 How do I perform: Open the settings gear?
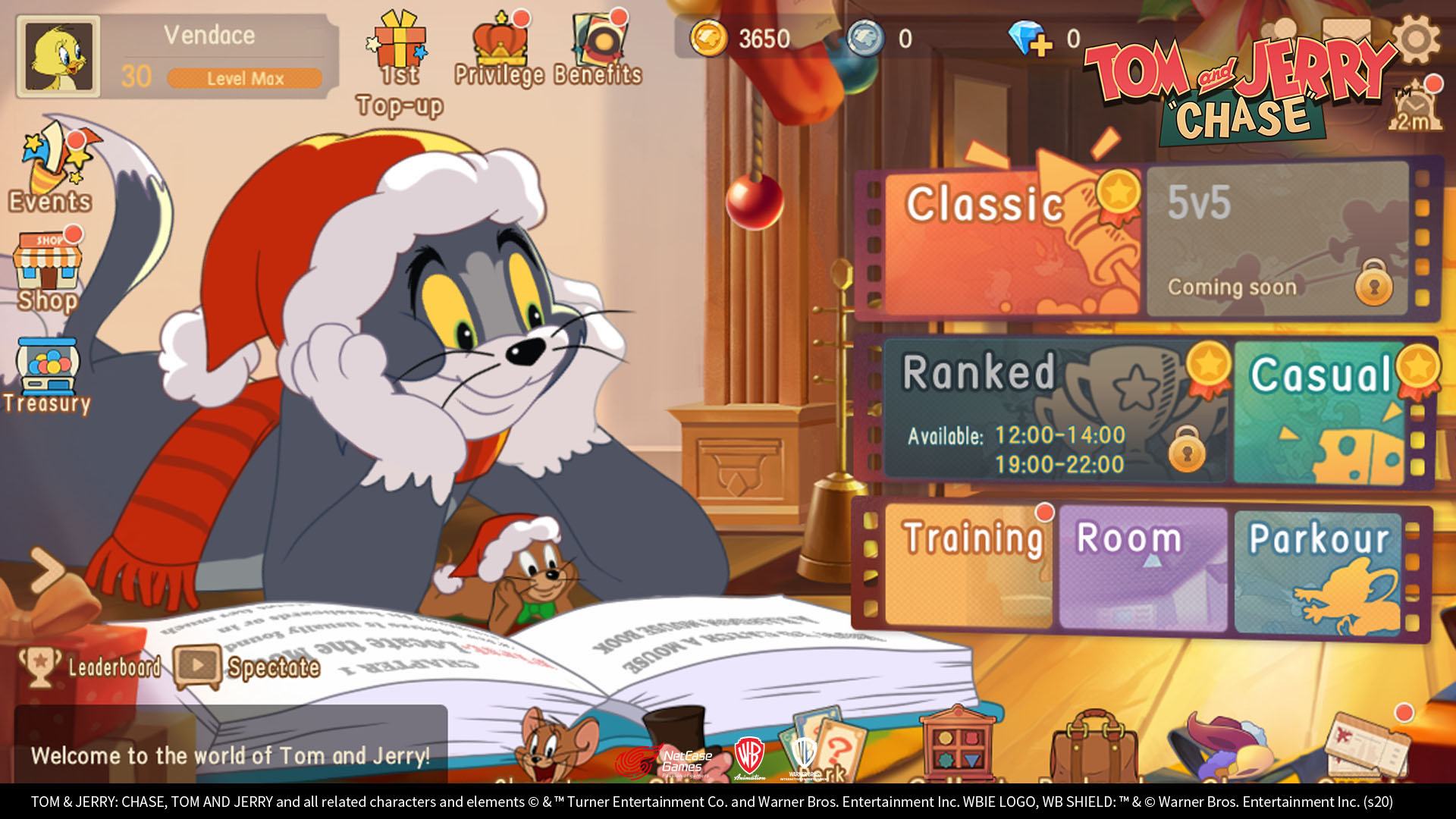[1415, 39]
